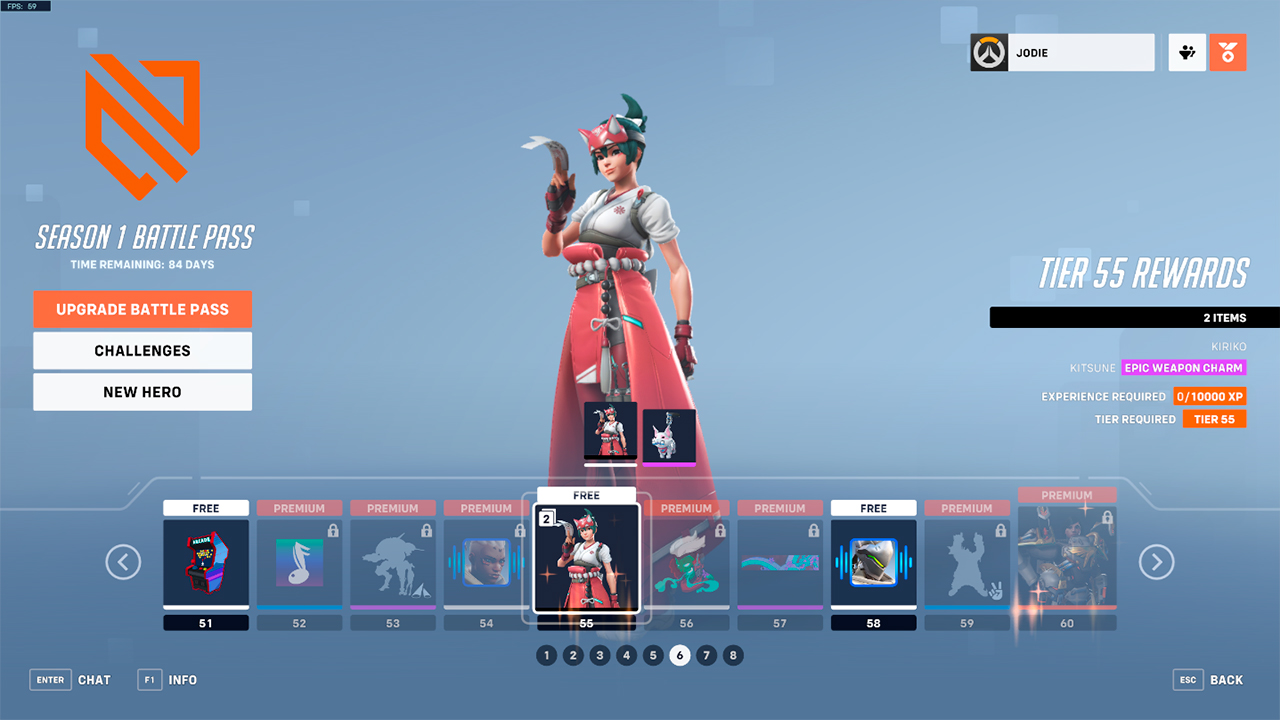The height and width of the screenshot is (720, 1280).
Task: Jump to battle pass page 1
Action: pyautogui.click(x=546, y=656)
